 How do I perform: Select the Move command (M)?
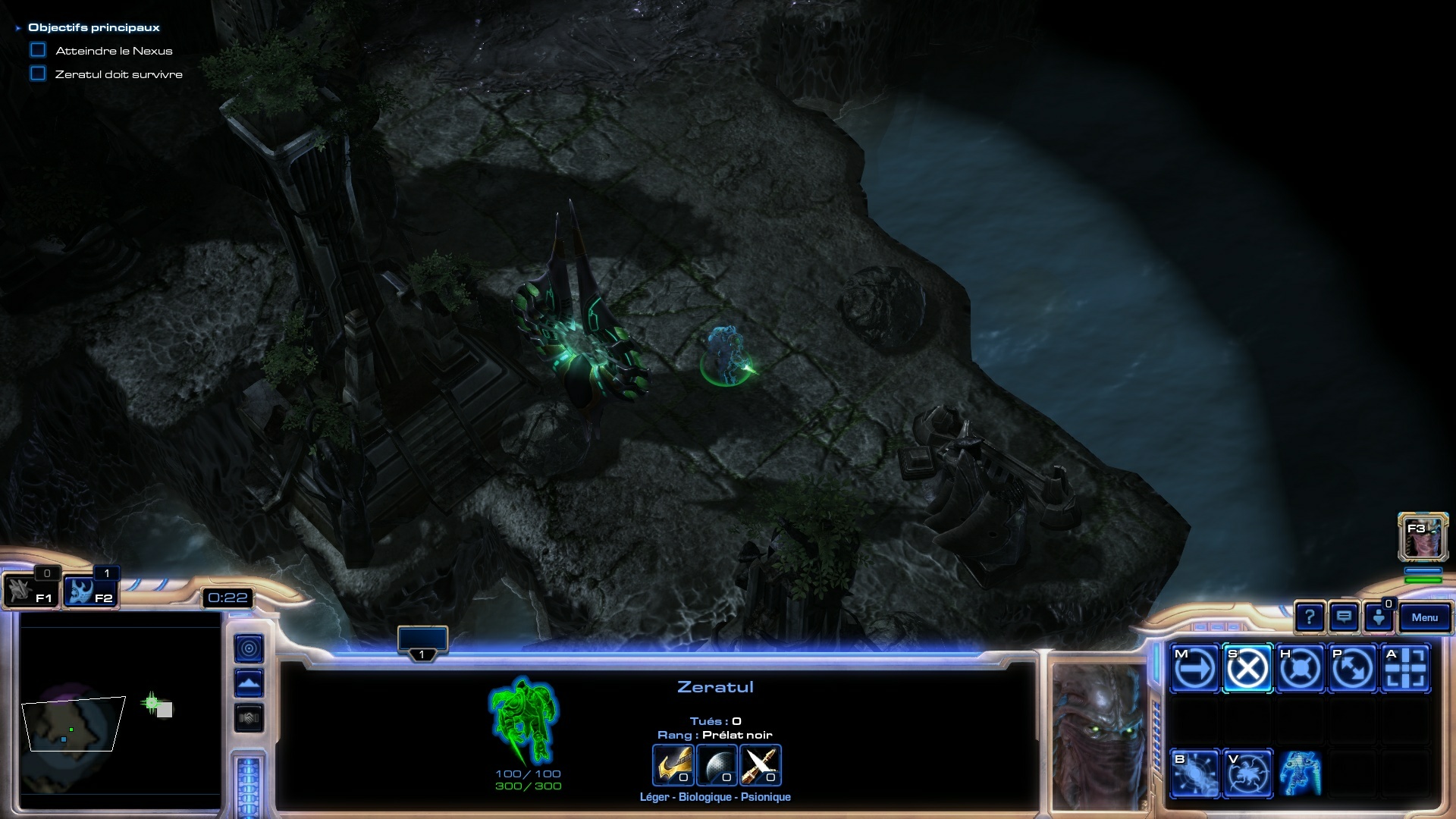click(x=1195, y=669)
